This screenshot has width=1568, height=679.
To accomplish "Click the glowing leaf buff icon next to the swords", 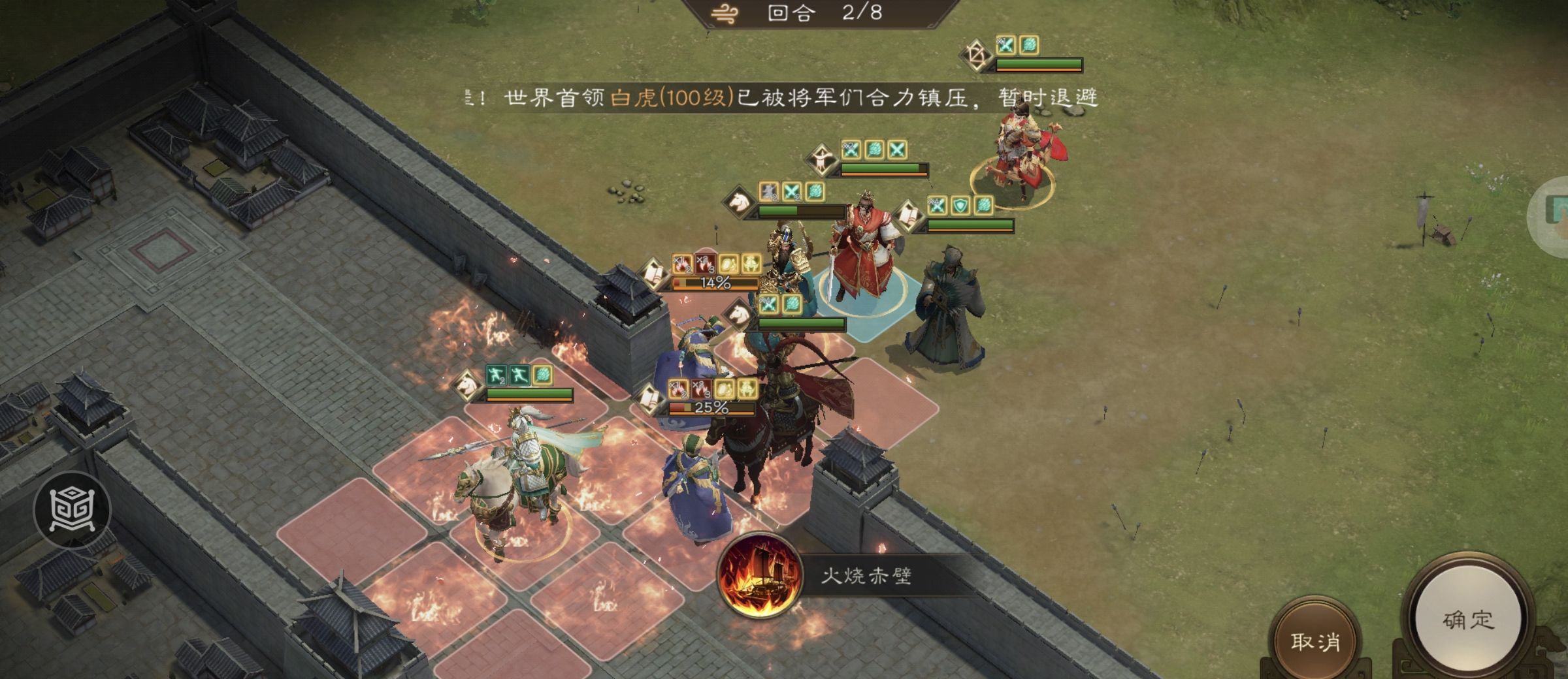I will tap(793, 304).
